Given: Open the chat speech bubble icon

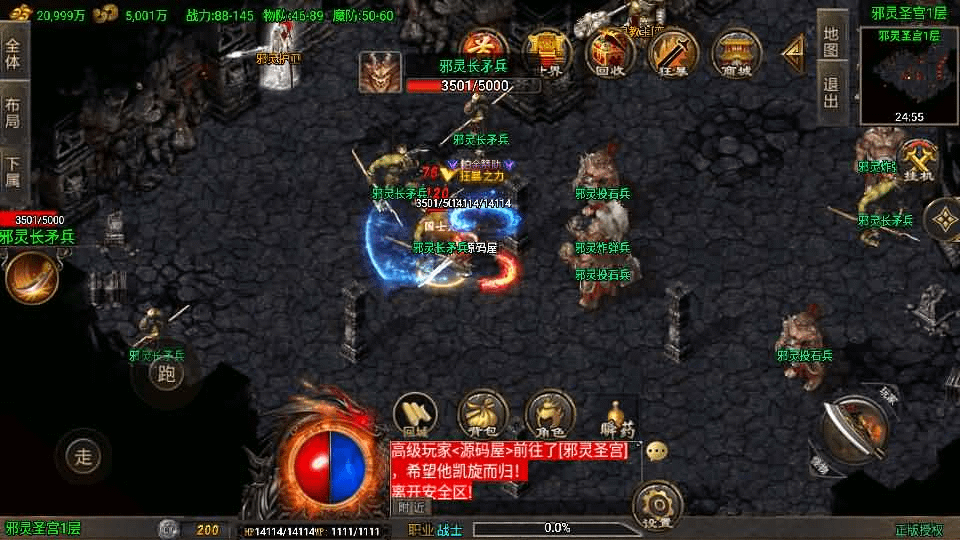Looking at the screenshot, I should (657, 452).
